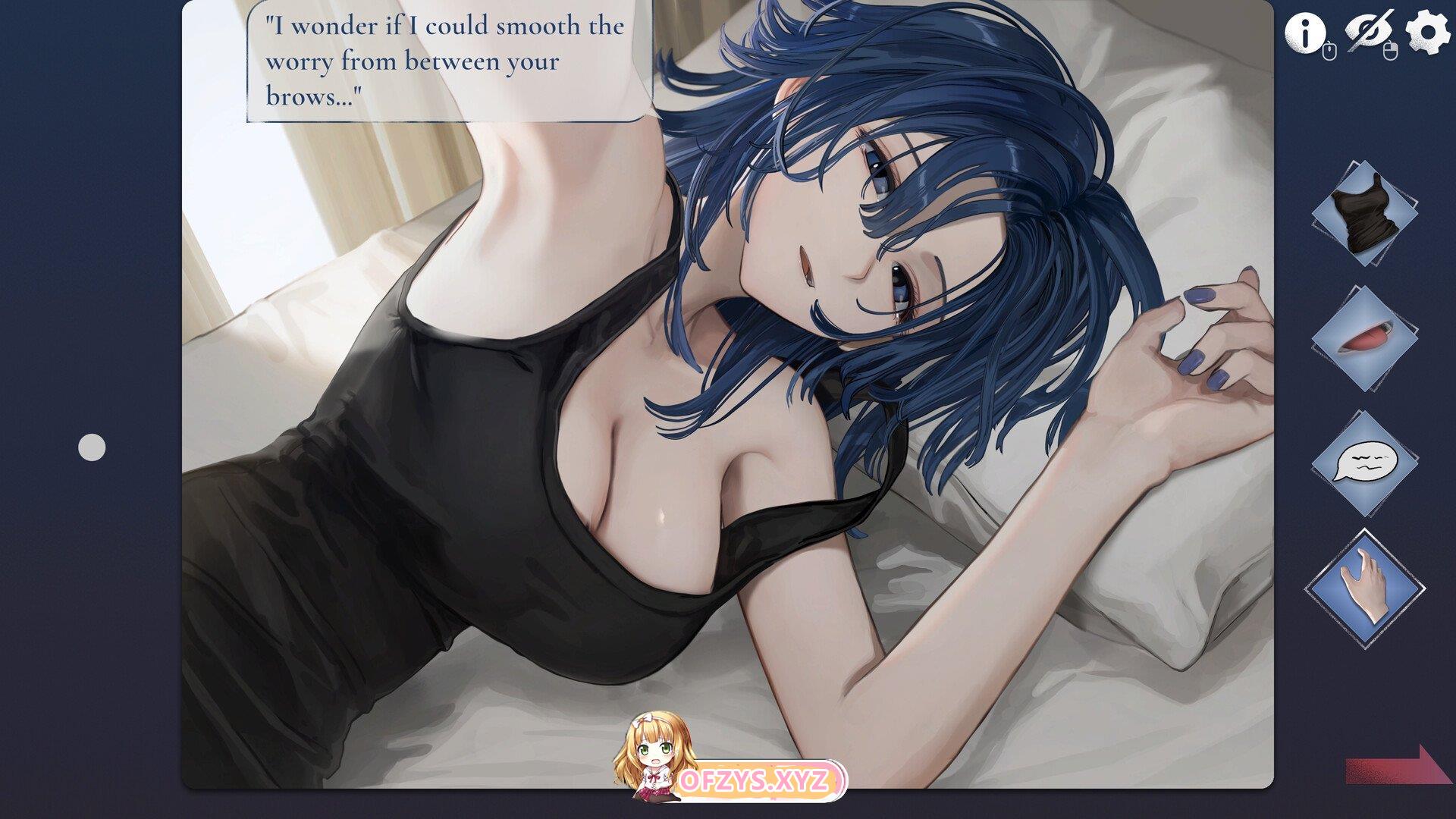Screen dimensions: 1456x819
Task: Advance with the red arrow button
Action: 1398,766
